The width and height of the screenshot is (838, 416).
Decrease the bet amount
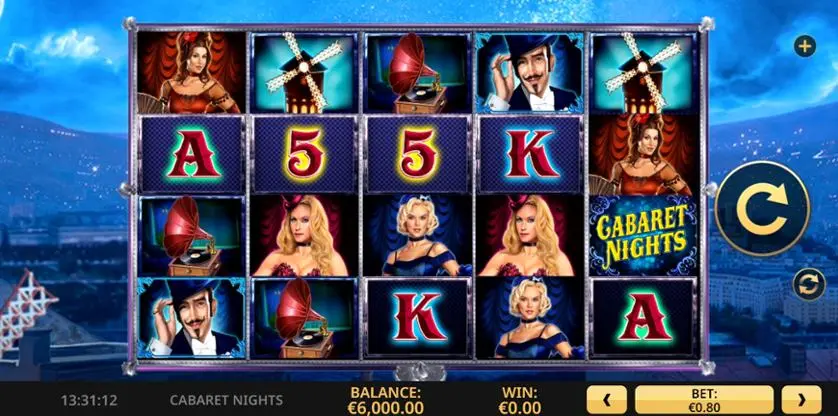(x=606, y=399)
